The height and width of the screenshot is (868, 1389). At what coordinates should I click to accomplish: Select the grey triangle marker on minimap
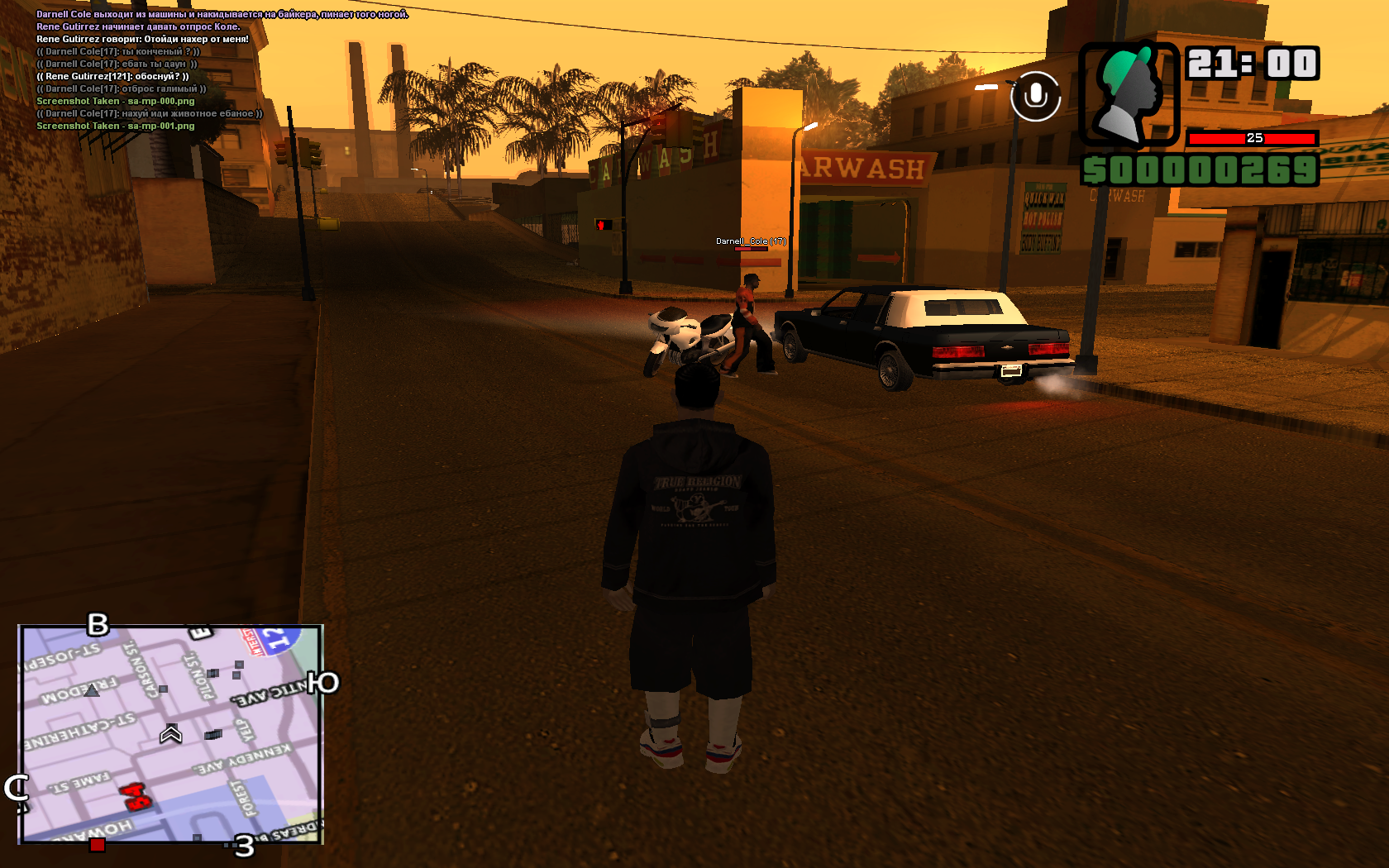(92, 689)
